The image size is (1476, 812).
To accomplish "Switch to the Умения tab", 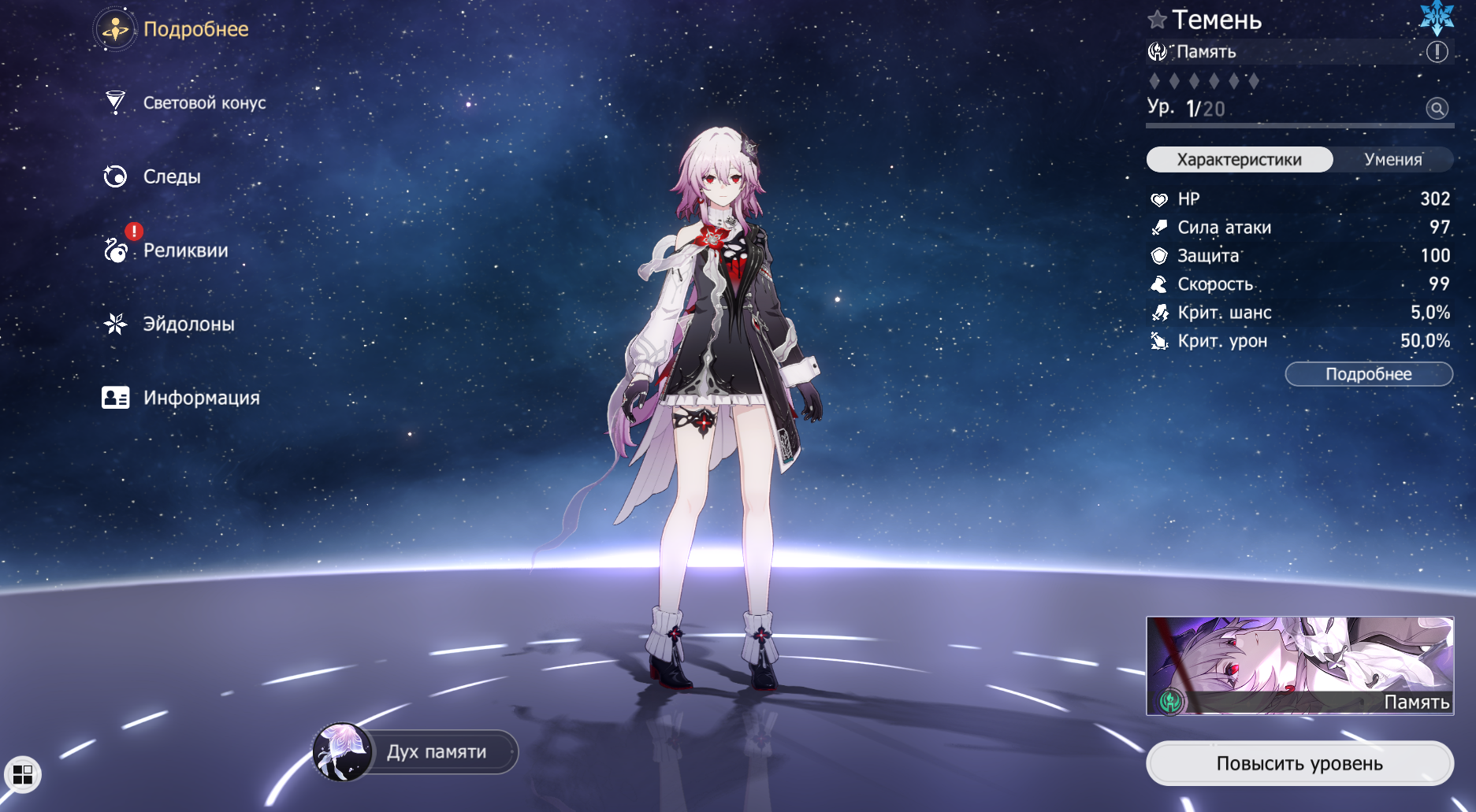I will click(1392, 160).
